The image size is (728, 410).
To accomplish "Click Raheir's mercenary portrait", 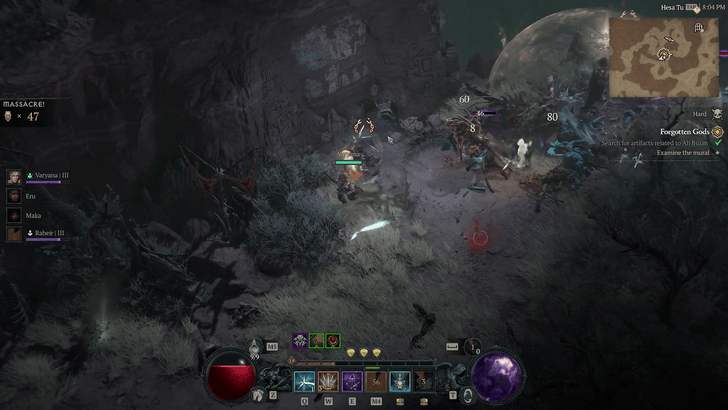I will 14,234.
